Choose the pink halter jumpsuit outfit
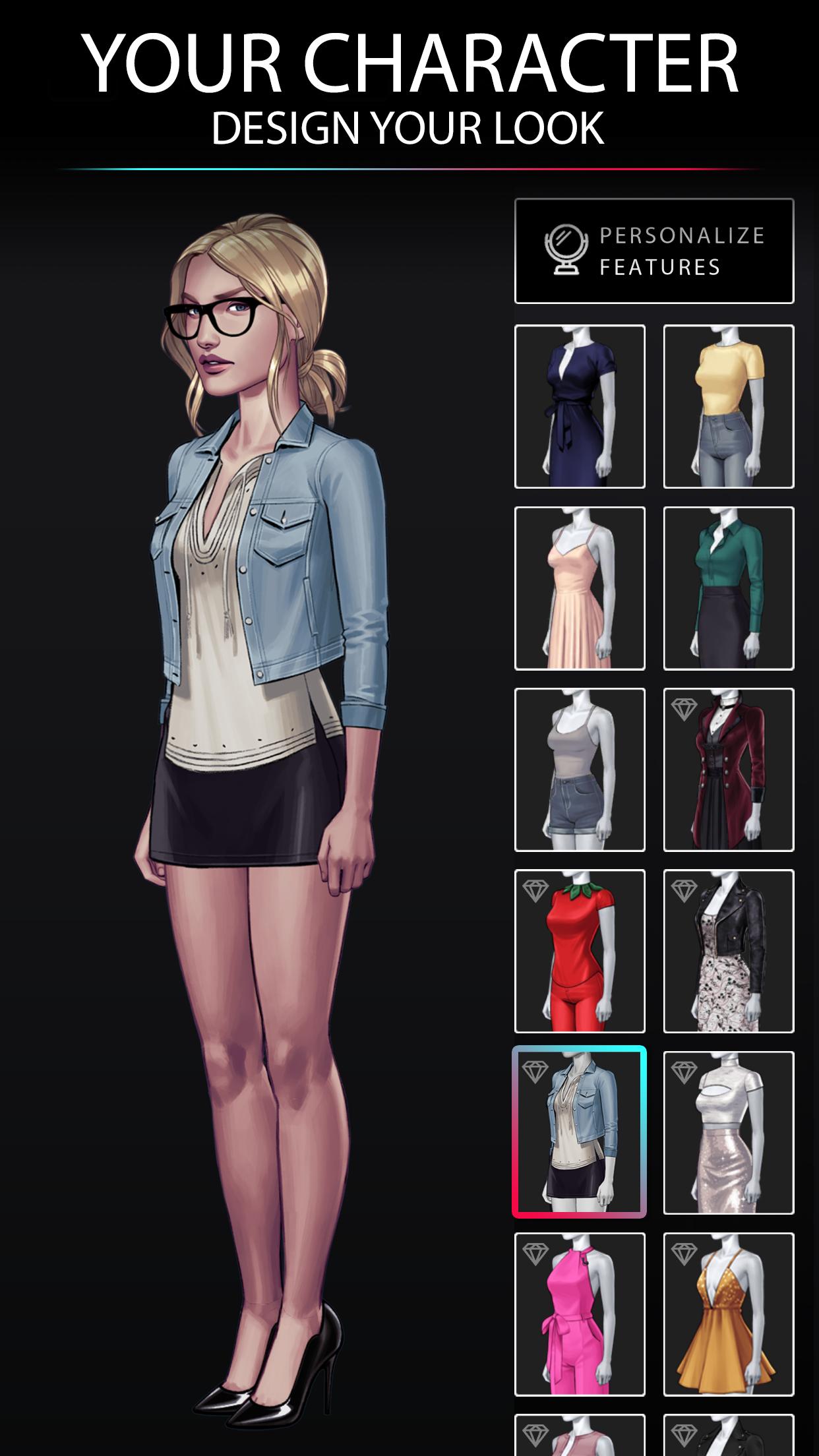This screenshot has width=819, height=1456. [580, 1314]
